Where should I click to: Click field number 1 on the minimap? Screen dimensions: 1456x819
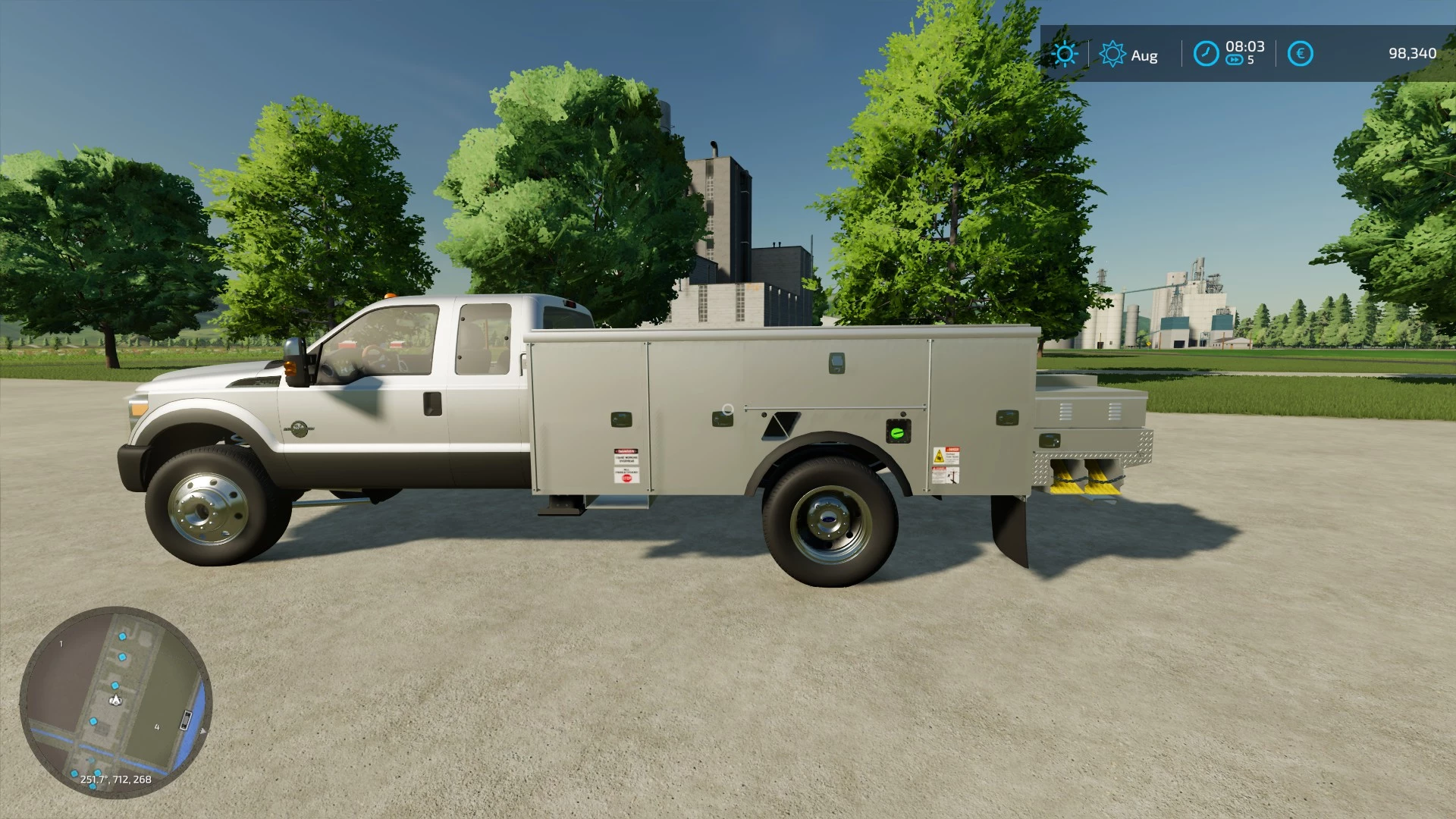(x=61, y=644)
